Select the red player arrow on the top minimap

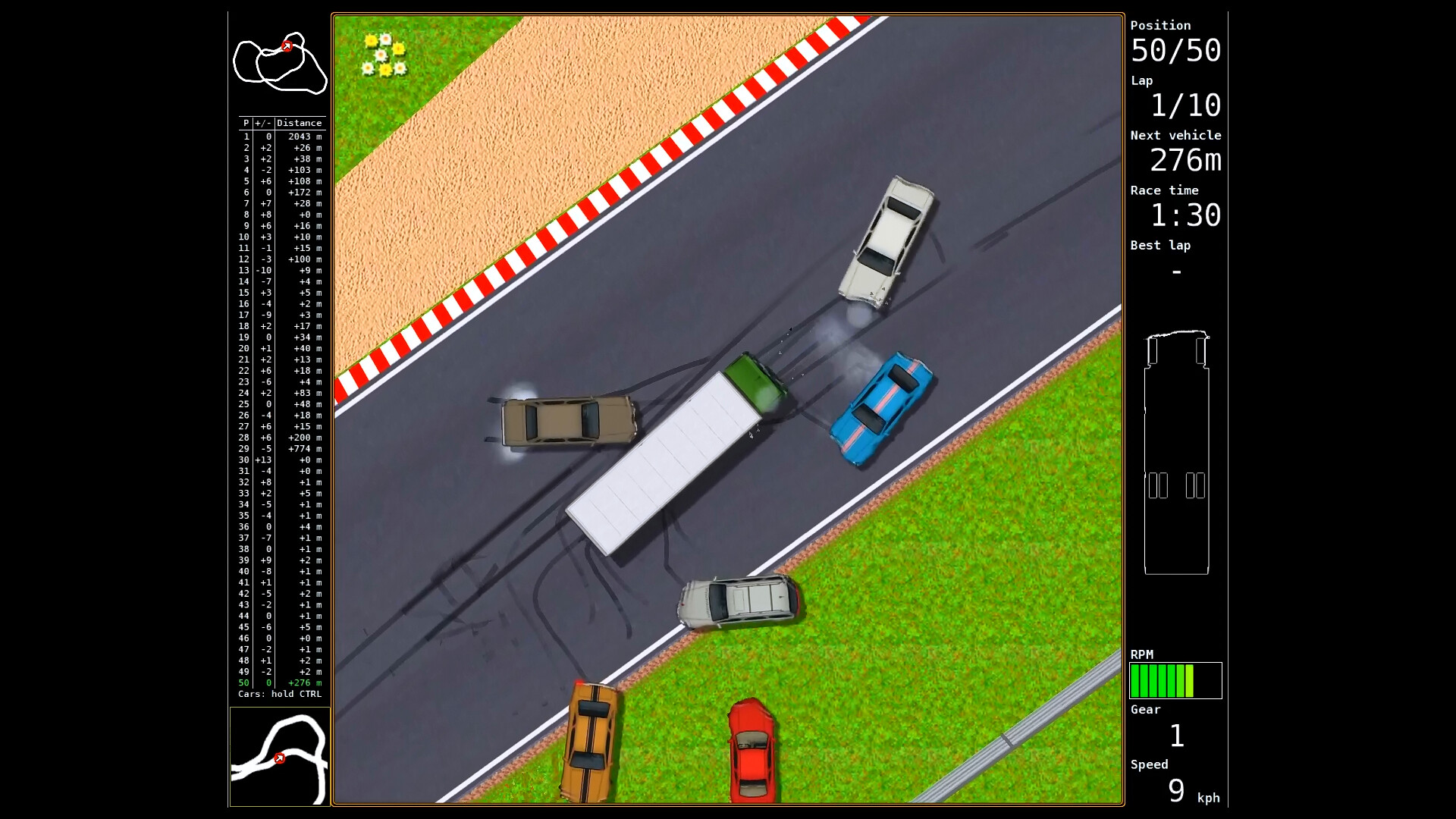tap(287, 45)
